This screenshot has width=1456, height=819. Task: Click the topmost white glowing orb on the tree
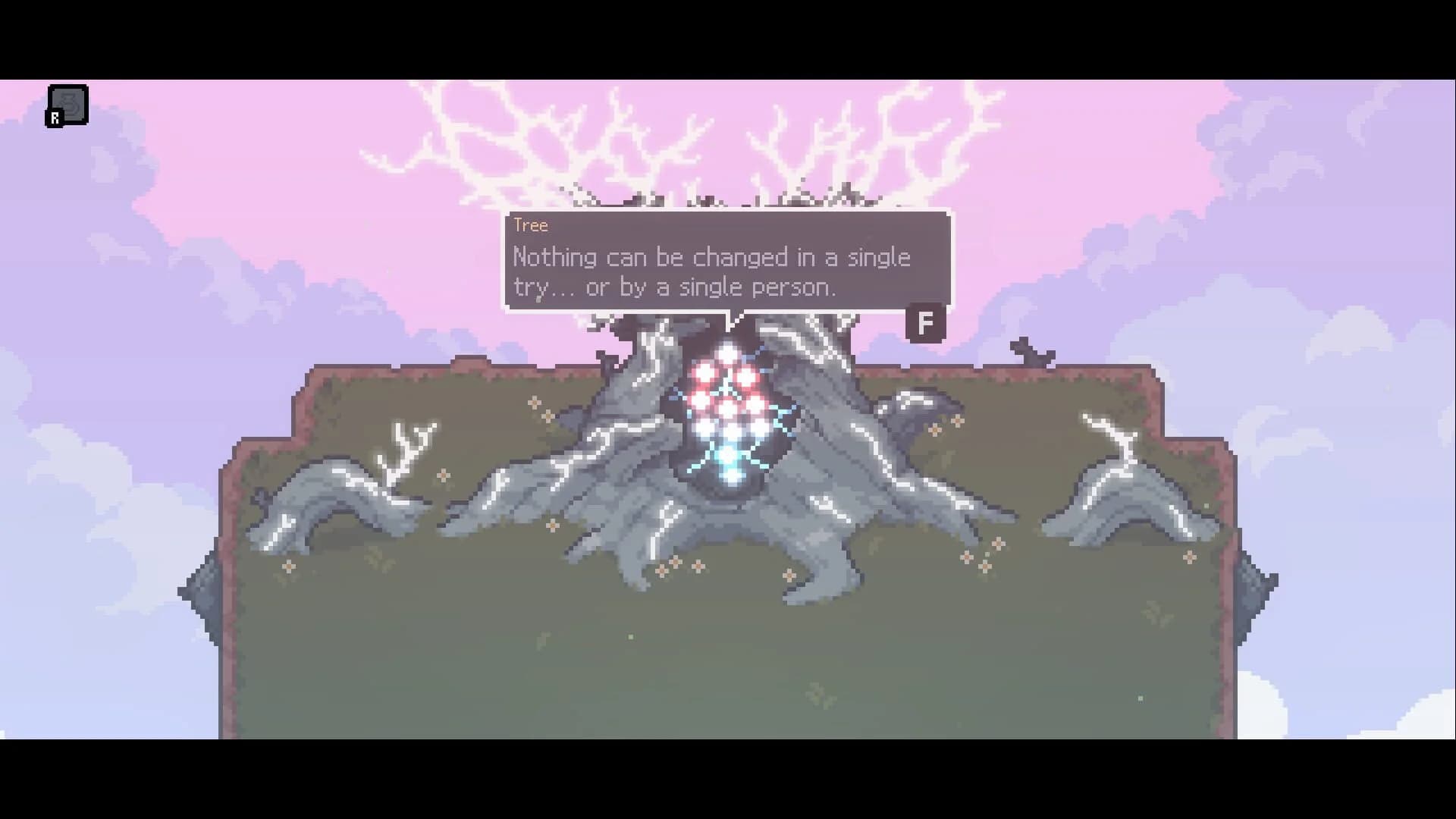click(727, 353)
